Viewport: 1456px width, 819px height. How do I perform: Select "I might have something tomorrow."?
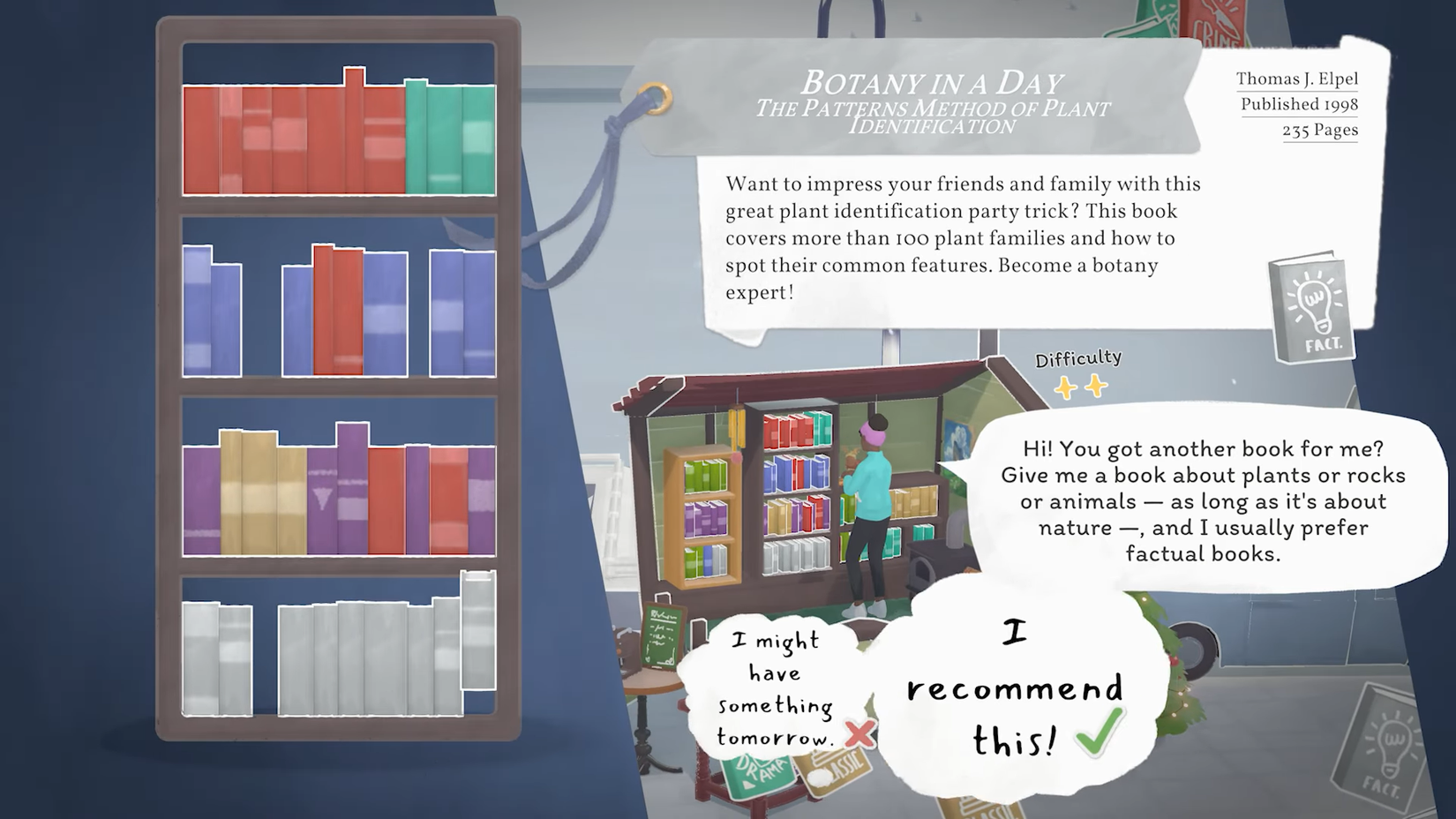click(775, 687)
